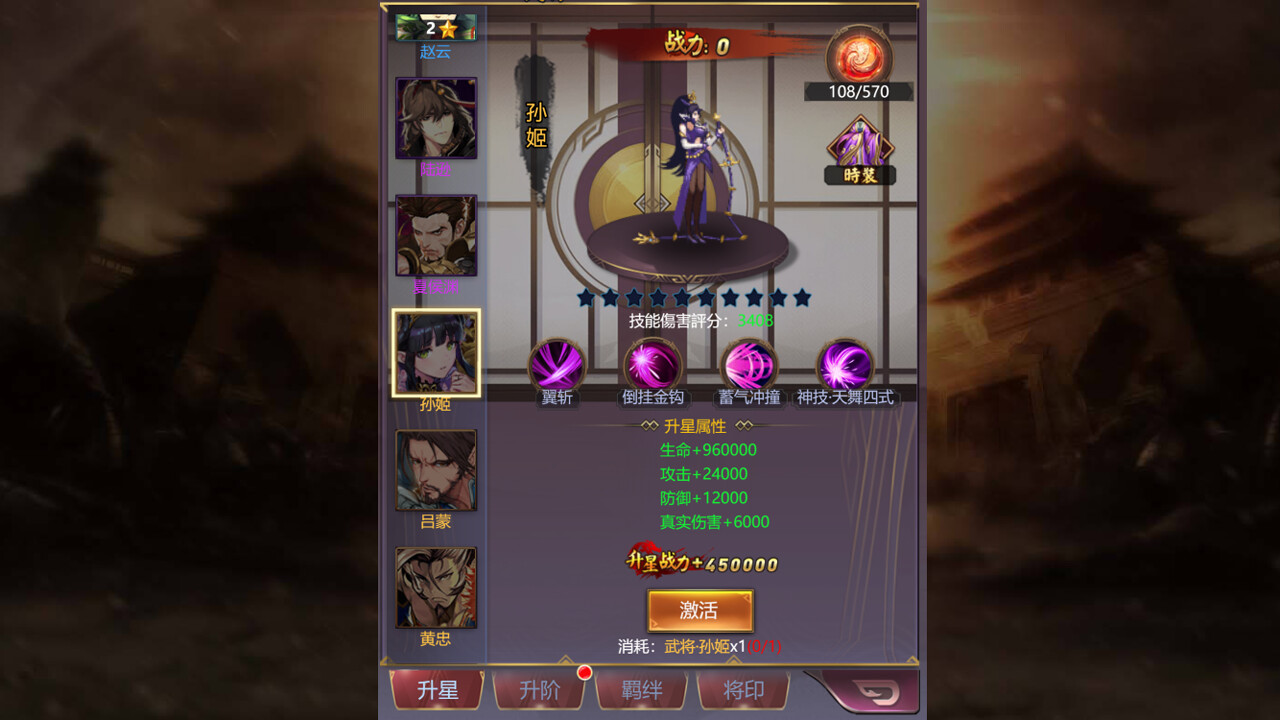Click the 108/570 resource progress display
The image size is (1280, 720).
(861, 91)
